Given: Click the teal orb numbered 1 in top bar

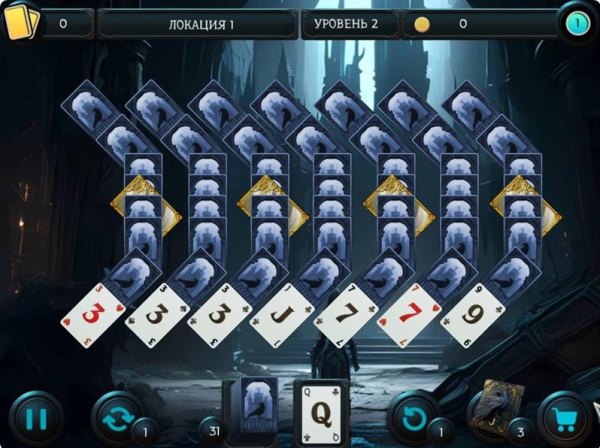Looking at the screenshot, I should 575,22.
